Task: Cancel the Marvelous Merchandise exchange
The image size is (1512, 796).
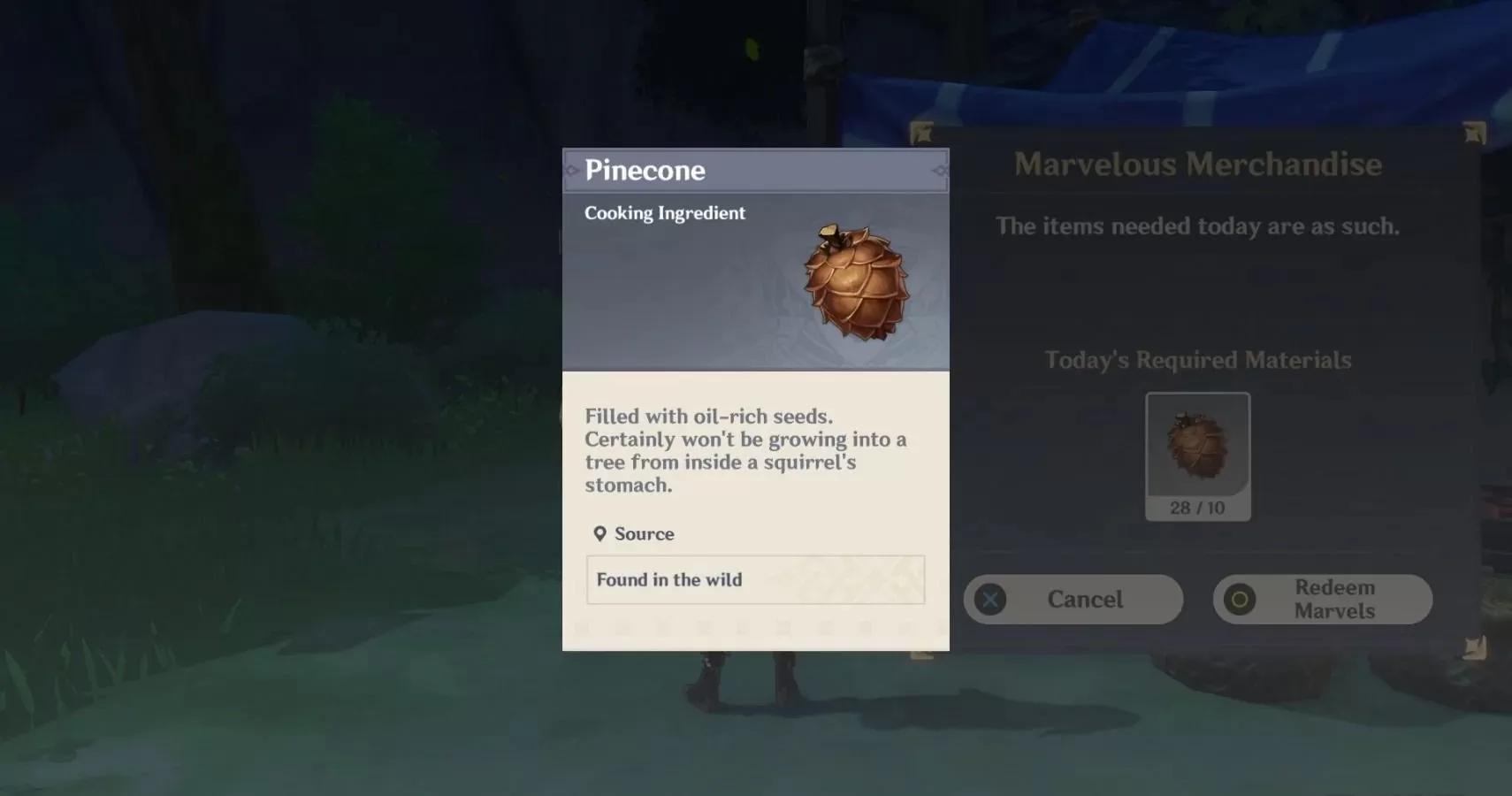Action: (x=1073, y=600)
